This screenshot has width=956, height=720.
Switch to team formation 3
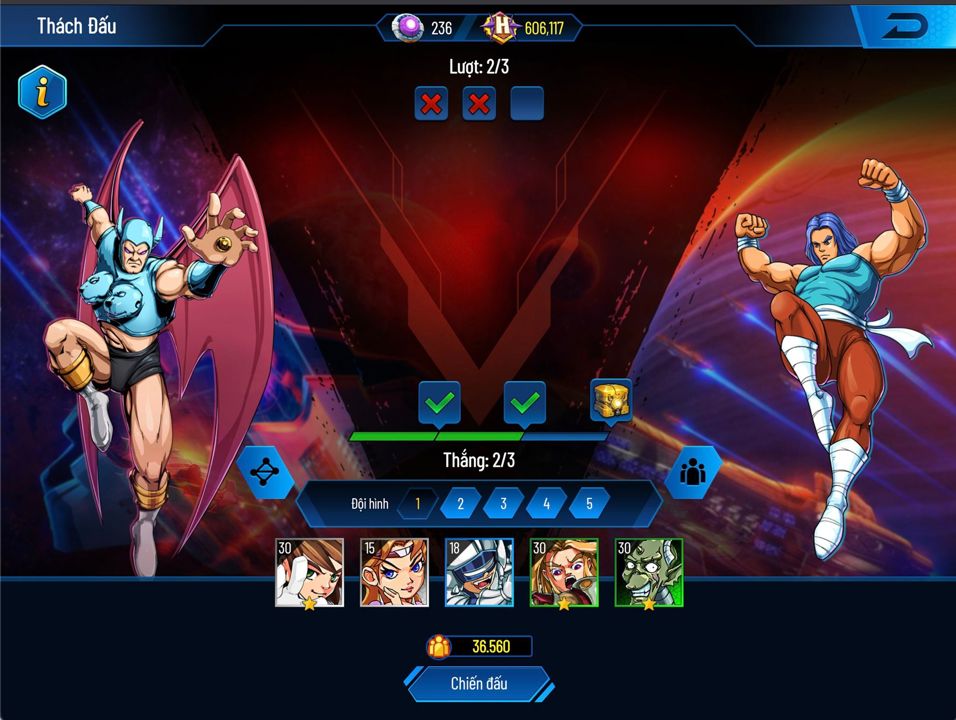(x=503, y=504)
